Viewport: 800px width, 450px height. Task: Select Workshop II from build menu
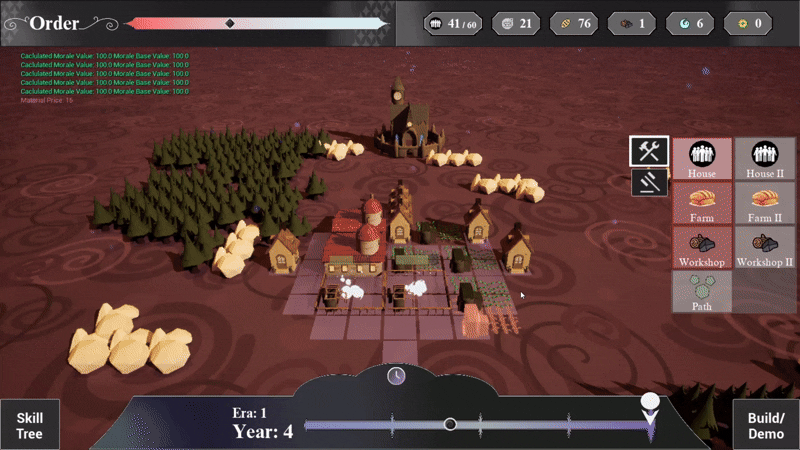pos(765,247)
